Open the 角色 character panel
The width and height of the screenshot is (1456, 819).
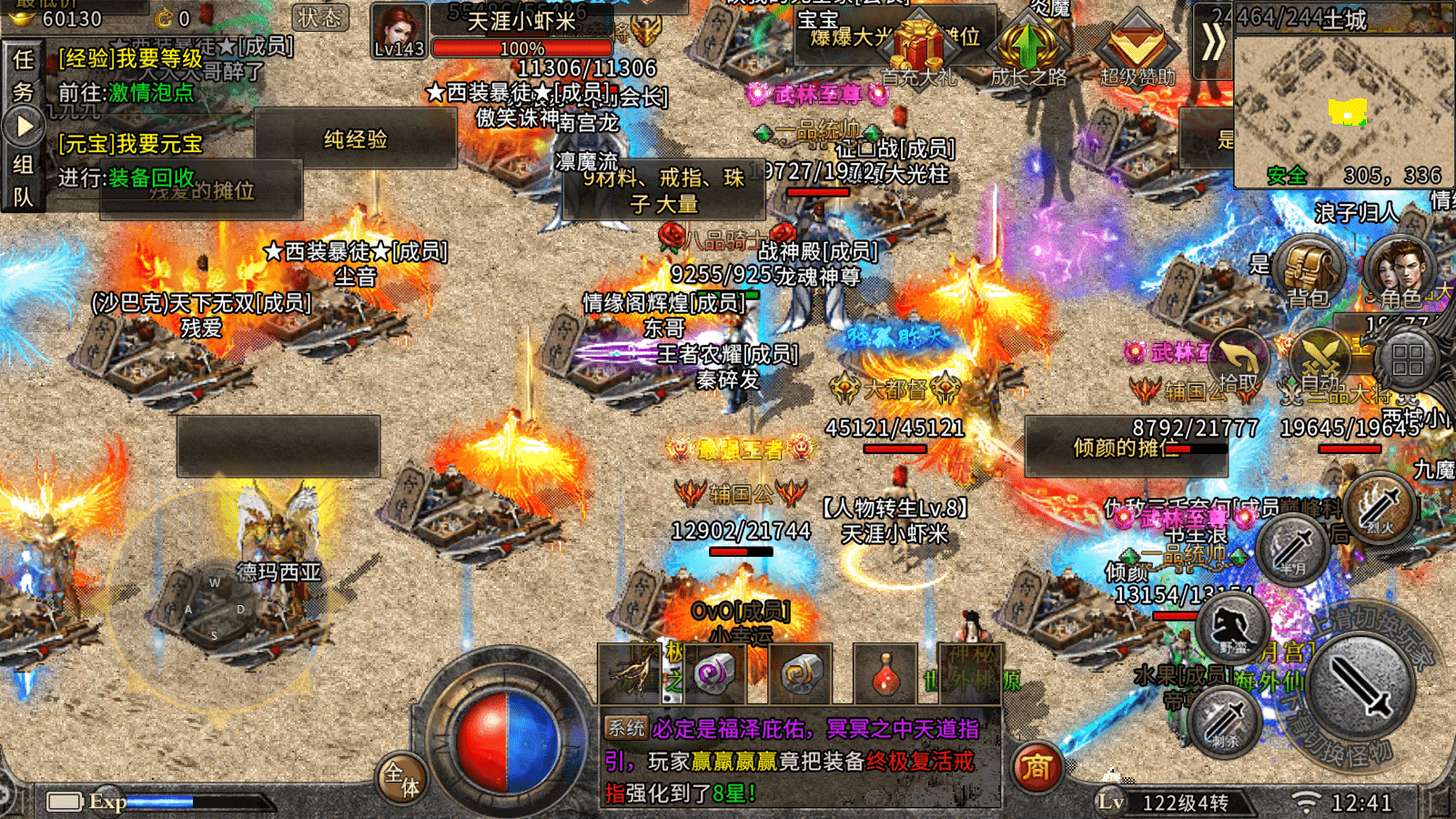pyautogui.click(x=1399, y=268)
